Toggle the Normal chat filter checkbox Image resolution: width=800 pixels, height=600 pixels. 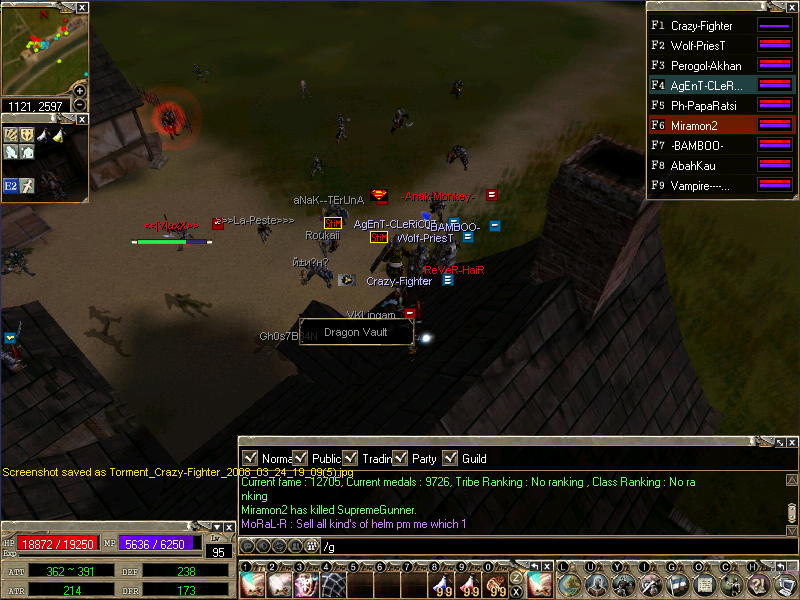[251, 458]
